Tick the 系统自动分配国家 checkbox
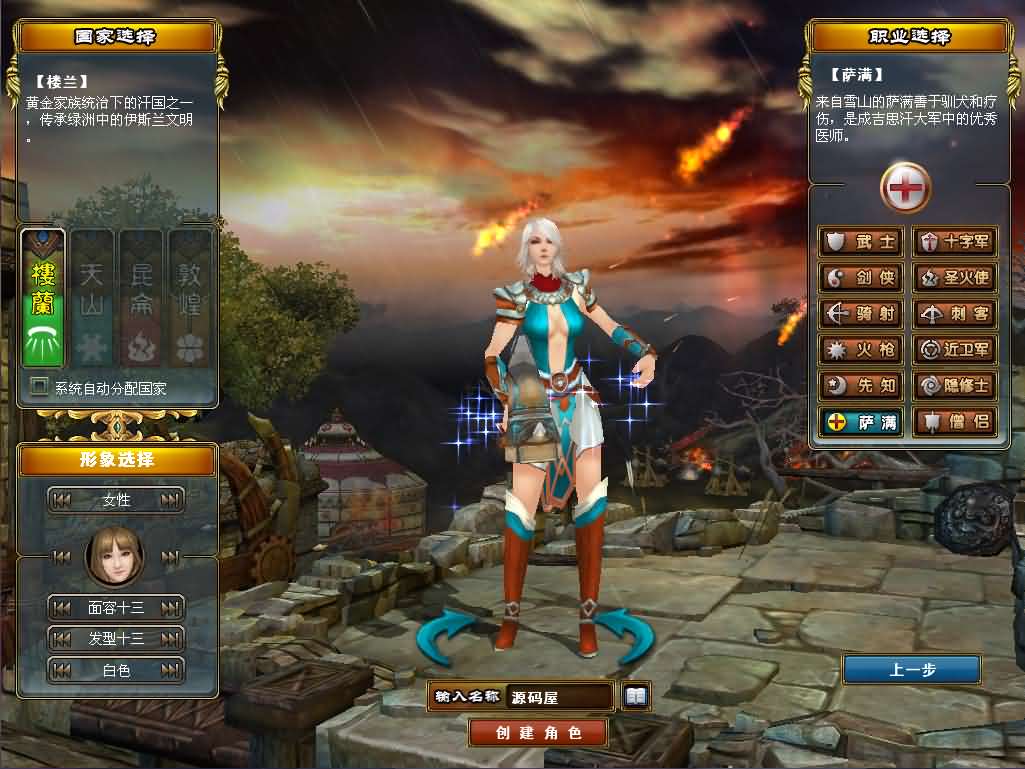Screen dimensions: 1025x769 (40, 387)
